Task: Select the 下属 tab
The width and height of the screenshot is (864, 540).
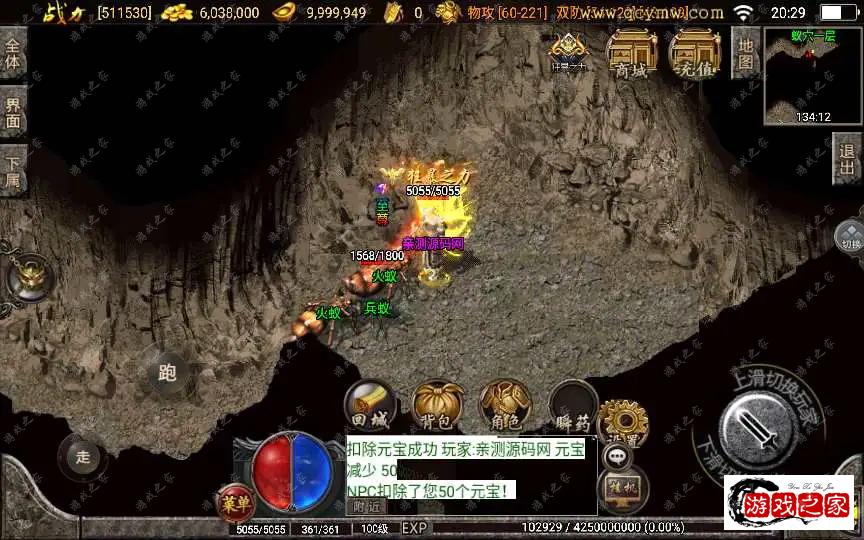Action: pos(13,170)
